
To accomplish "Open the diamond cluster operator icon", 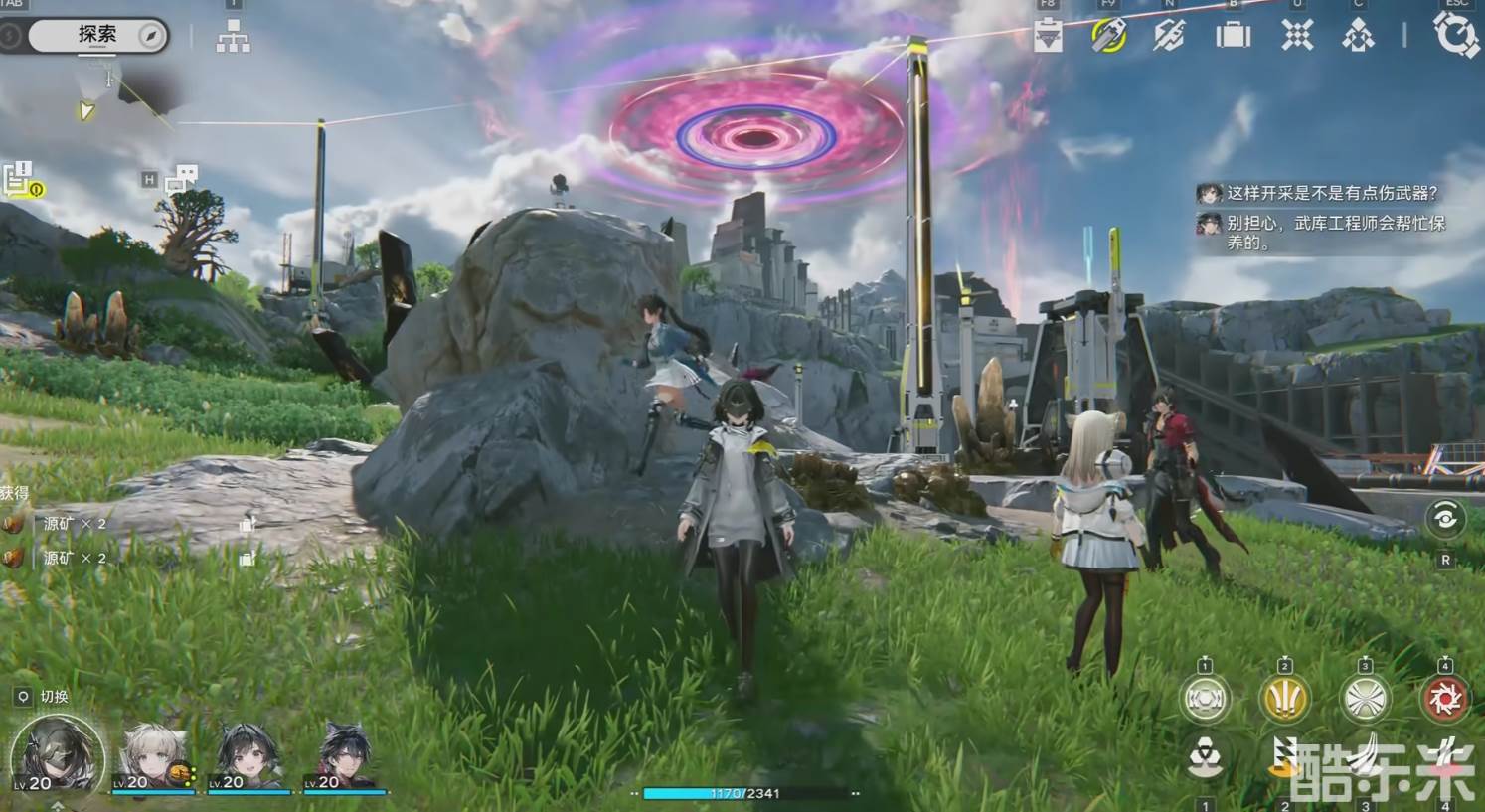I will point(1358,36).
